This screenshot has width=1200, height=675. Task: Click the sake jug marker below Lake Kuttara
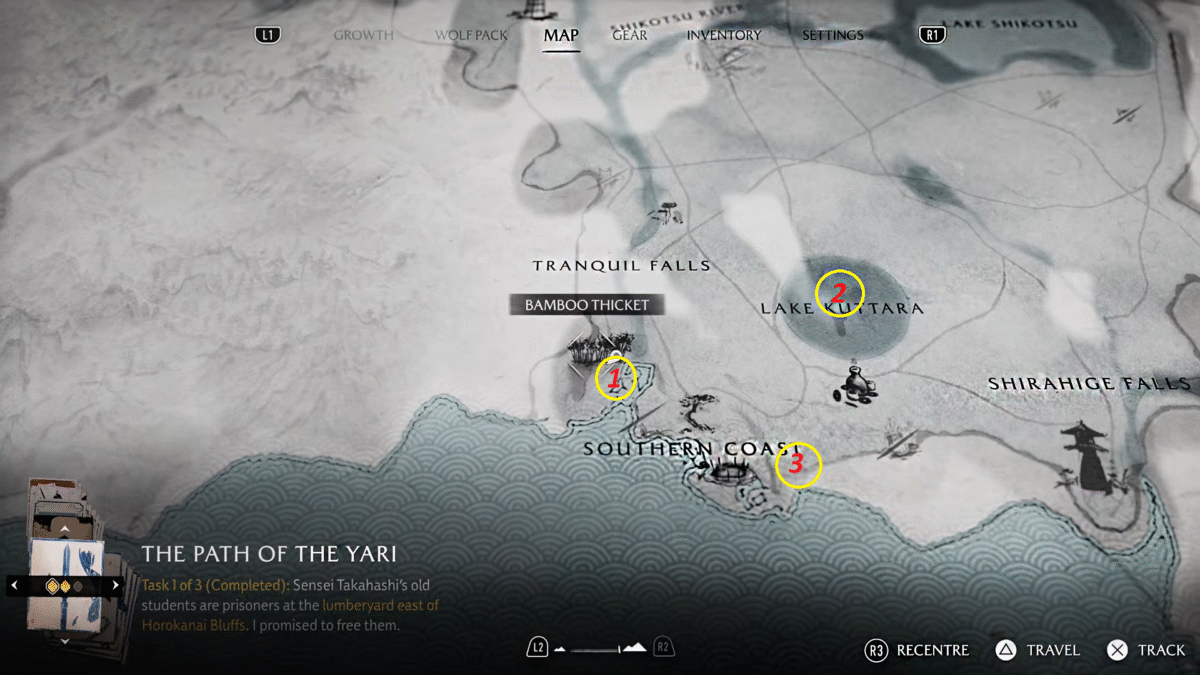coord(855,383)
